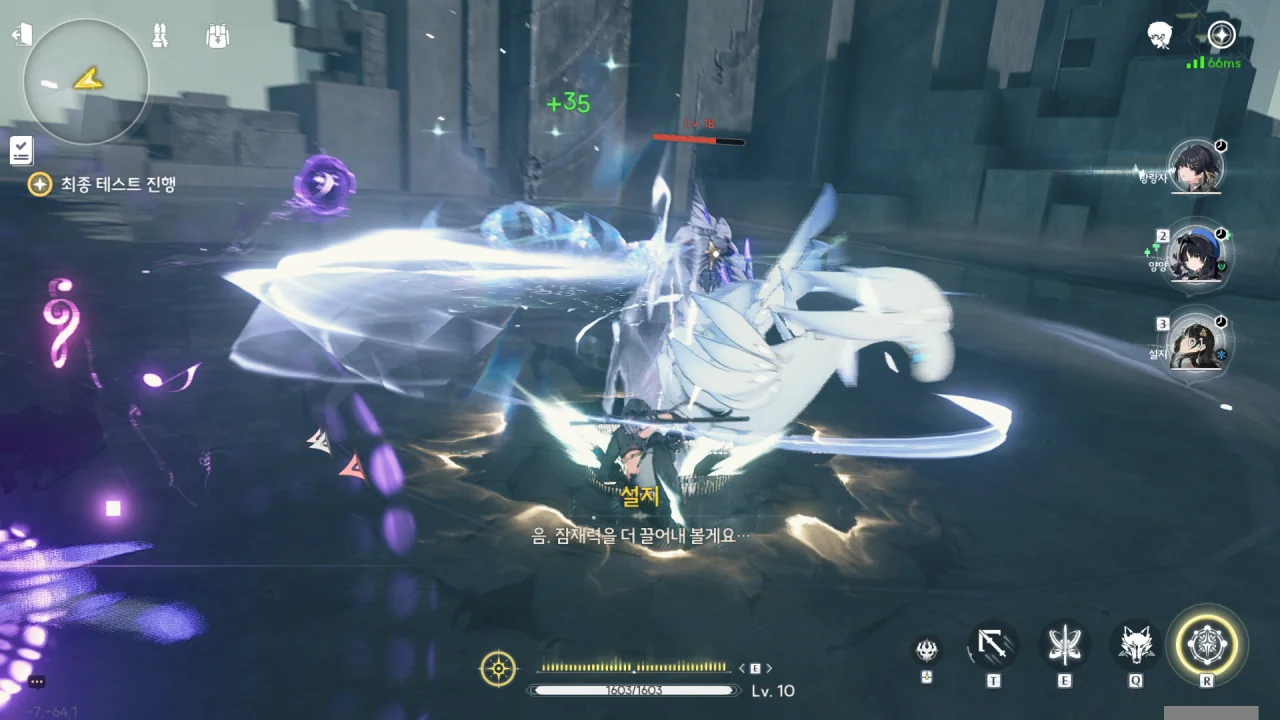Use the grapple hook utility skill

pos(993,645)
